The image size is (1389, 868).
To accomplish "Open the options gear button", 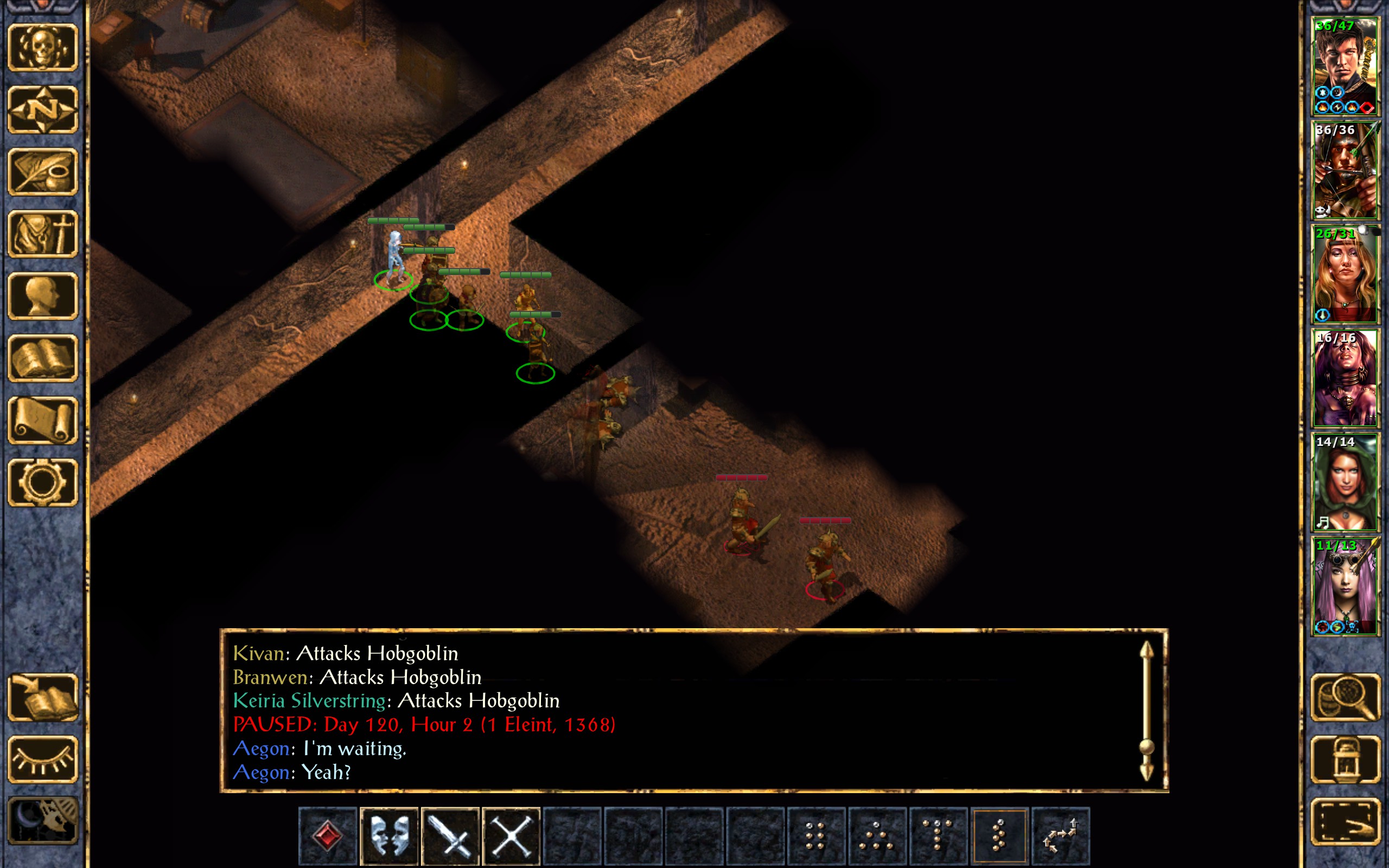I will [x=43, y=482].
